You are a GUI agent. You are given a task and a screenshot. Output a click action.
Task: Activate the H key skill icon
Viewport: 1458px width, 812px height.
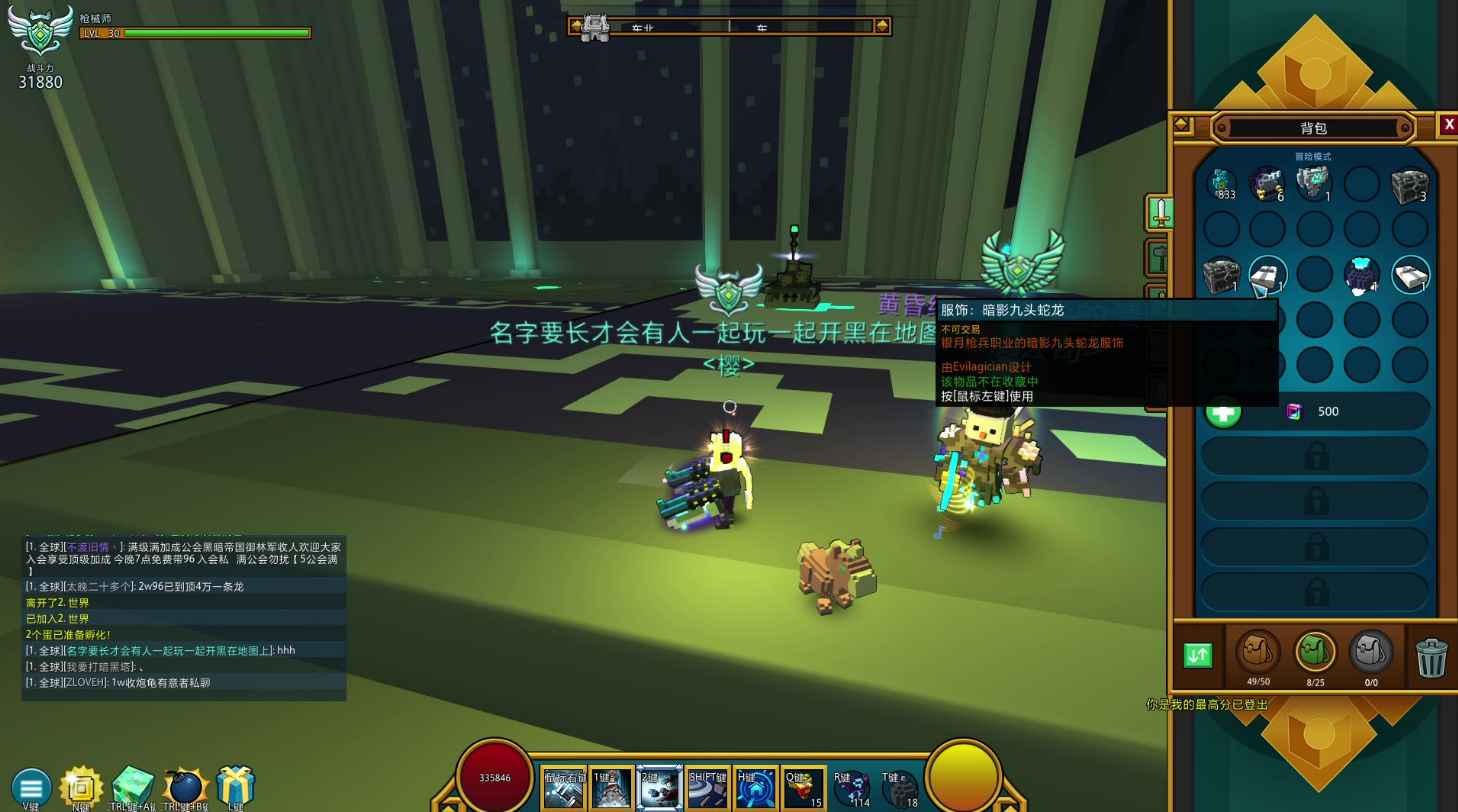756,789
